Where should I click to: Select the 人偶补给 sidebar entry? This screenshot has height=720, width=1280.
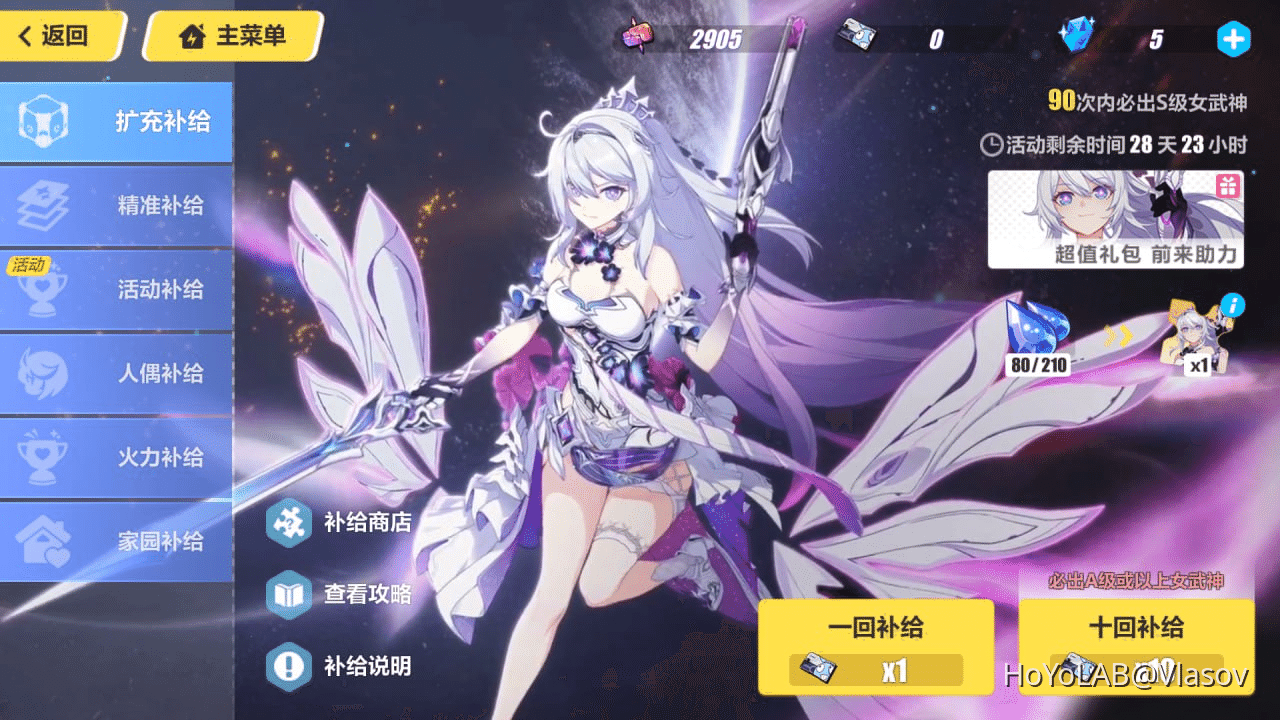tap(117, 373)
